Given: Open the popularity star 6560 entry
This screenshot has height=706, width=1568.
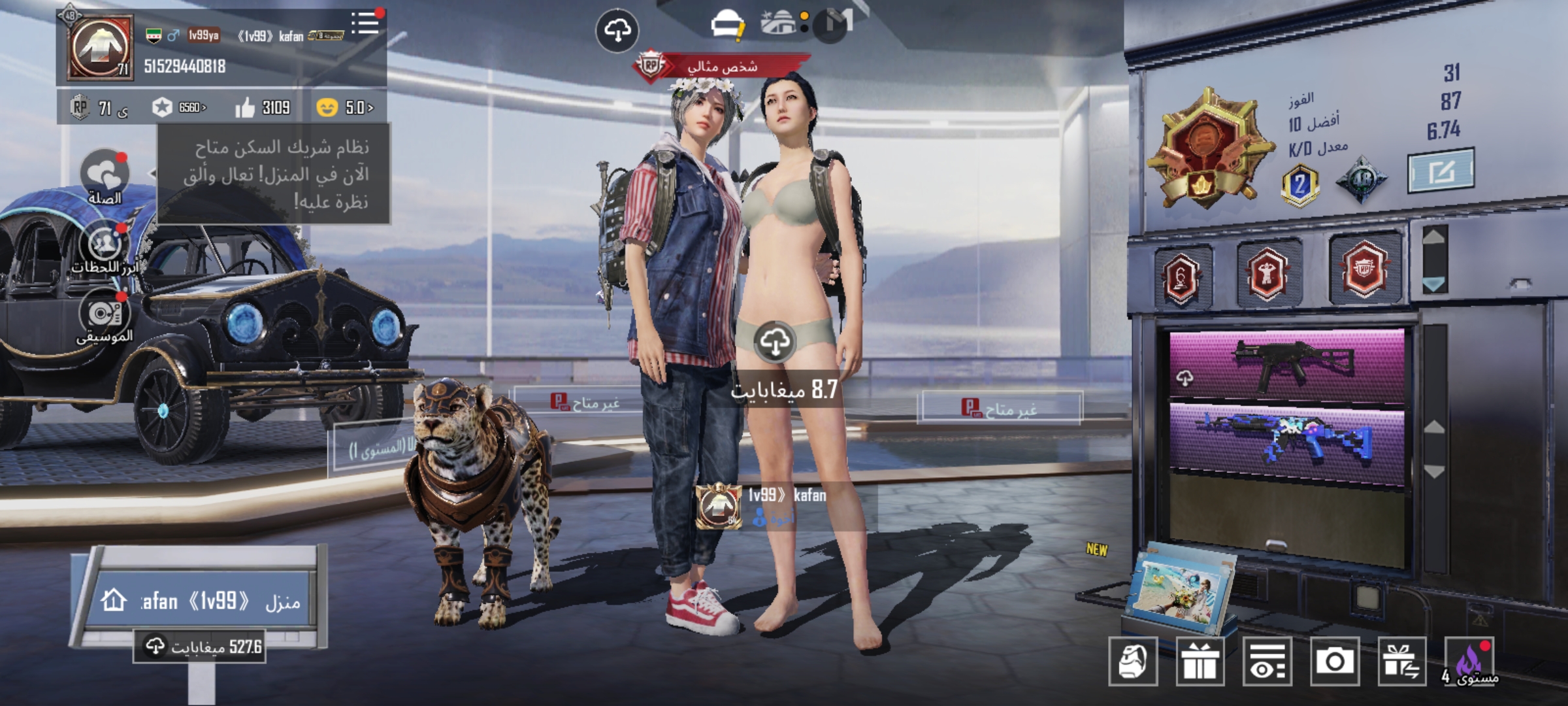Looking at the screenshot, I should 179,108.
